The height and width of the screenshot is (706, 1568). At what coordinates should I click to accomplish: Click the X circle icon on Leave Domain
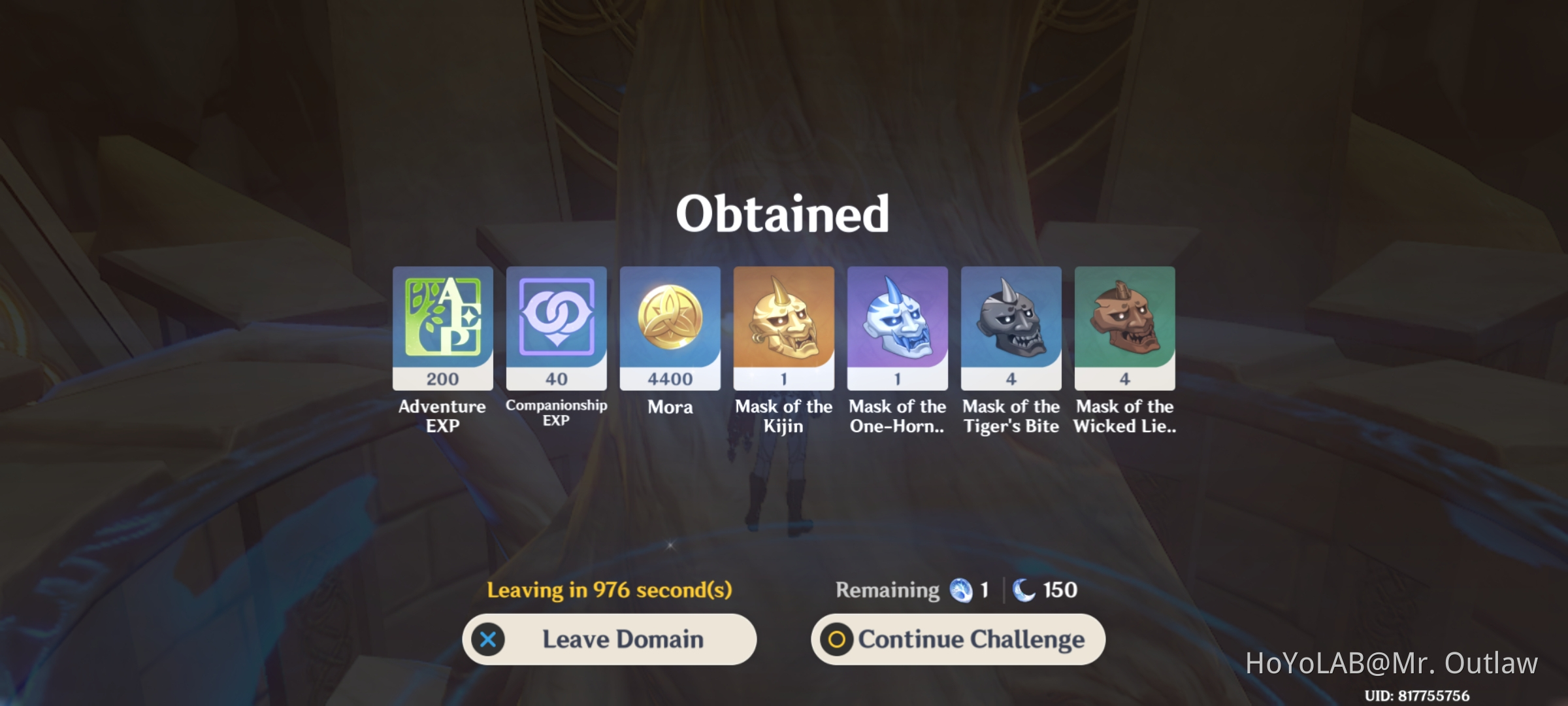pos(487,639)
